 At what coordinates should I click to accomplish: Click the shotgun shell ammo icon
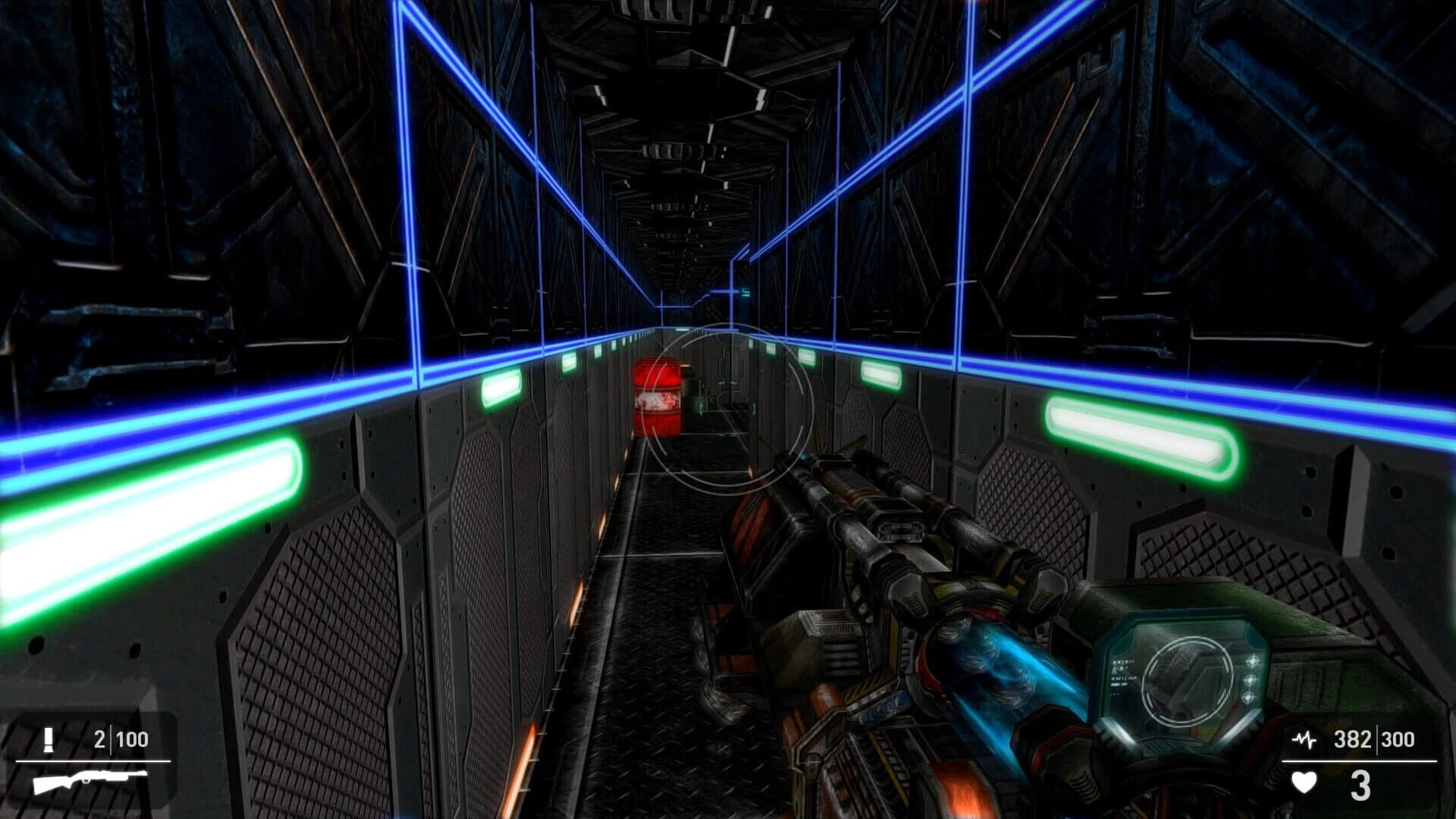click(49, 739)
